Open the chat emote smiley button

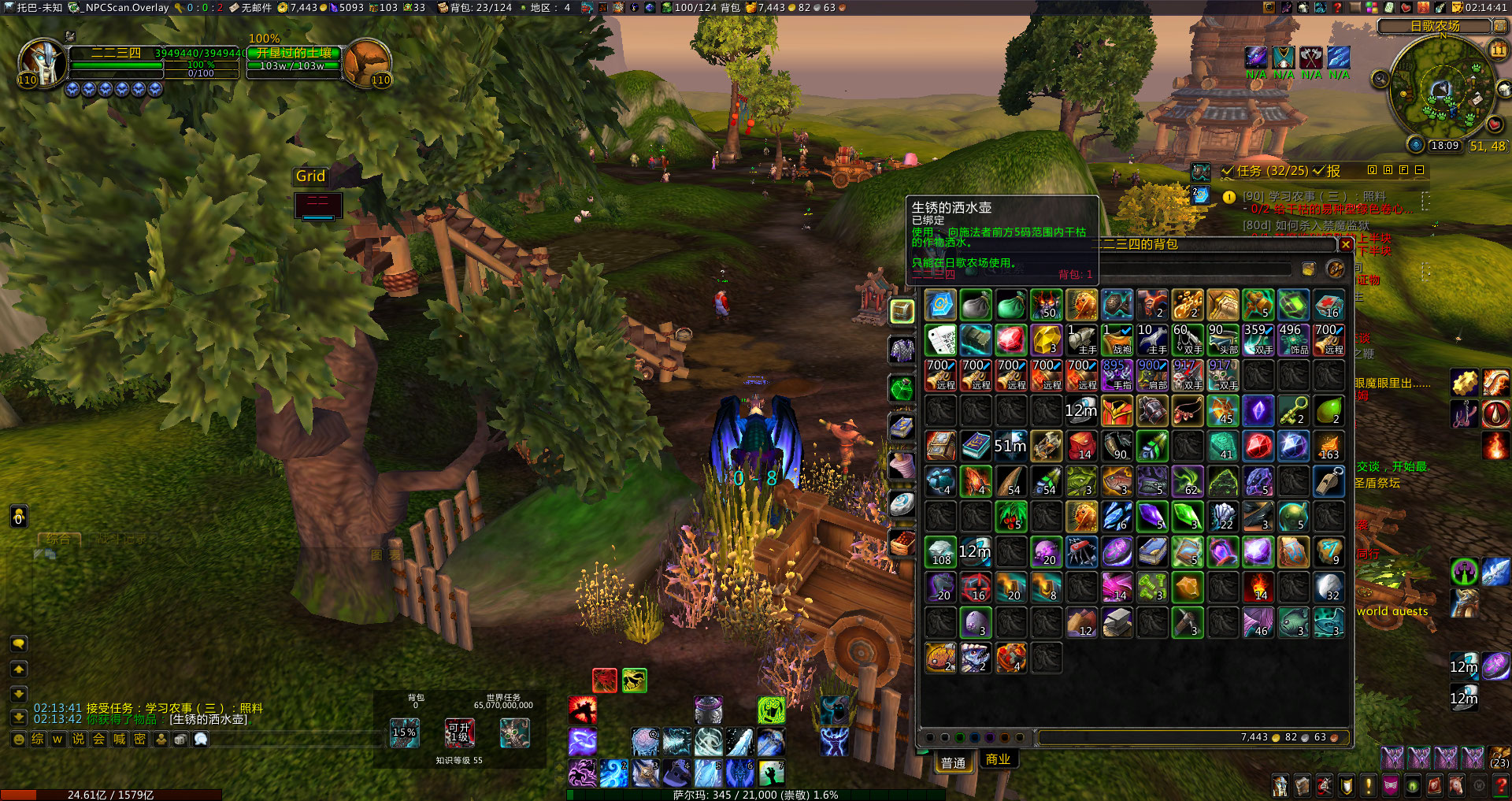[19, 739]
